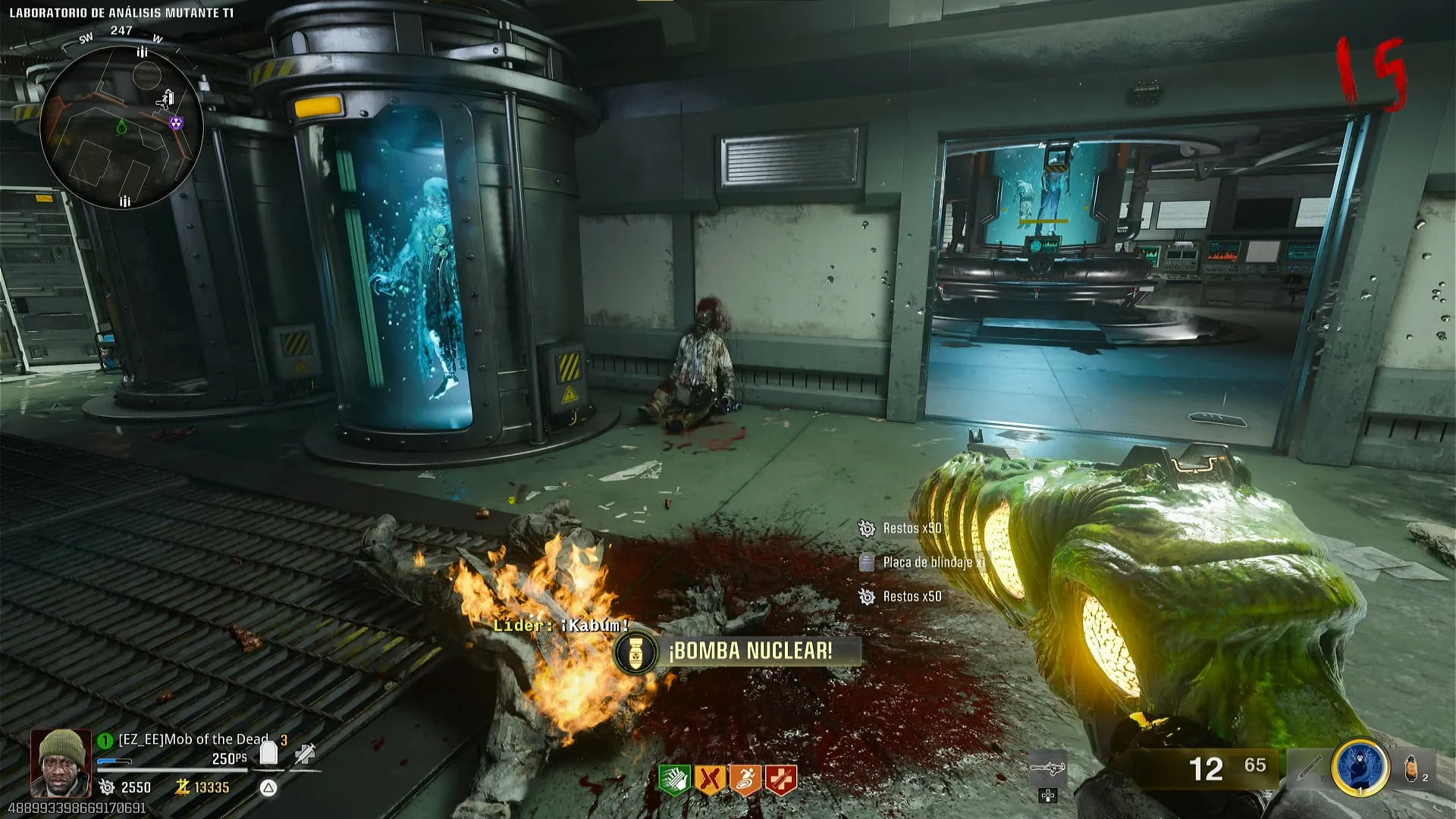Screen dimensions: 1456x819
Task: Select the launcher scorestreak slot
Action: tap(1047, 769)
